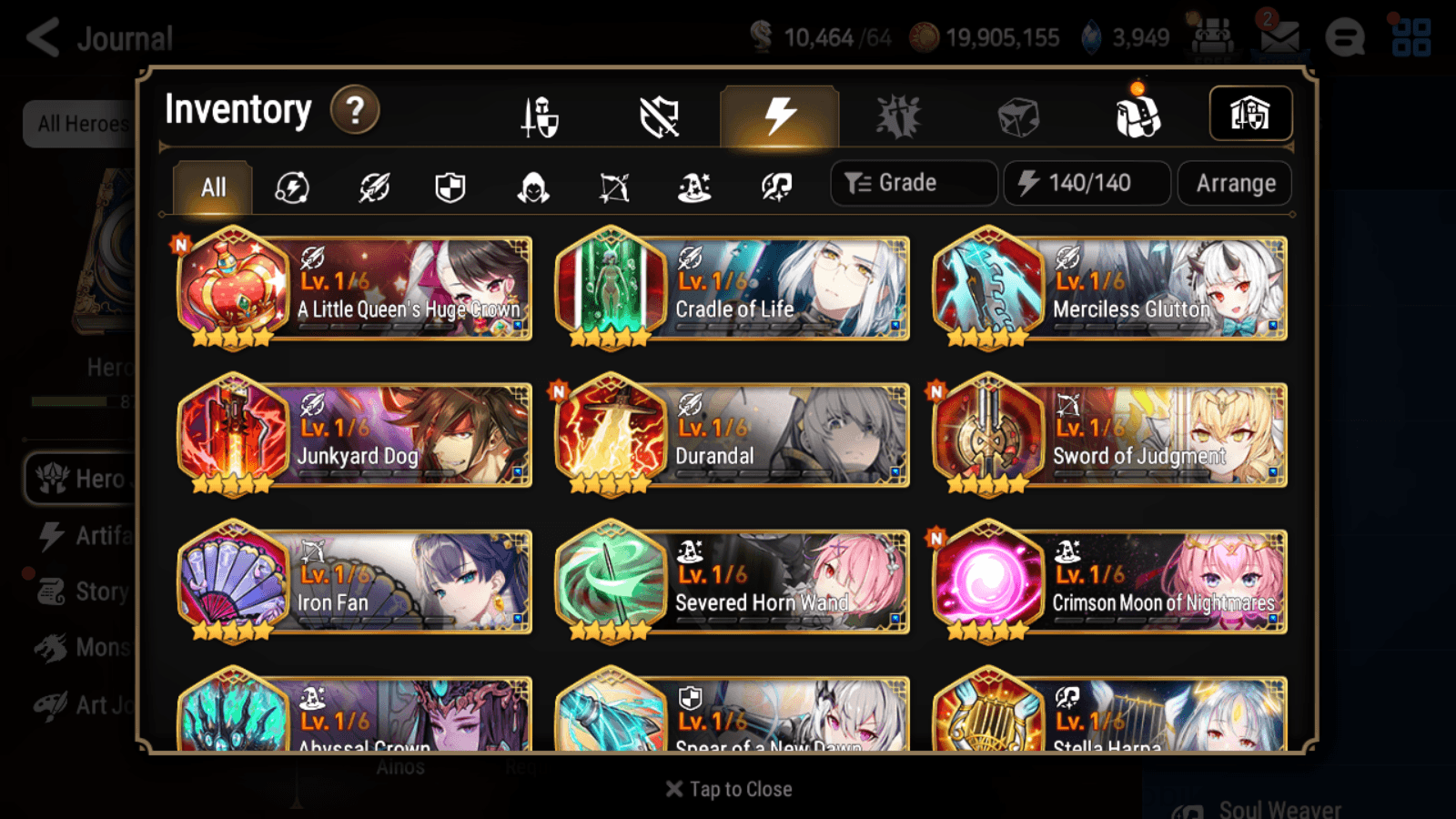
Task: Open the Equipment tab with sword and shield icon
Action: coord(538,116)
